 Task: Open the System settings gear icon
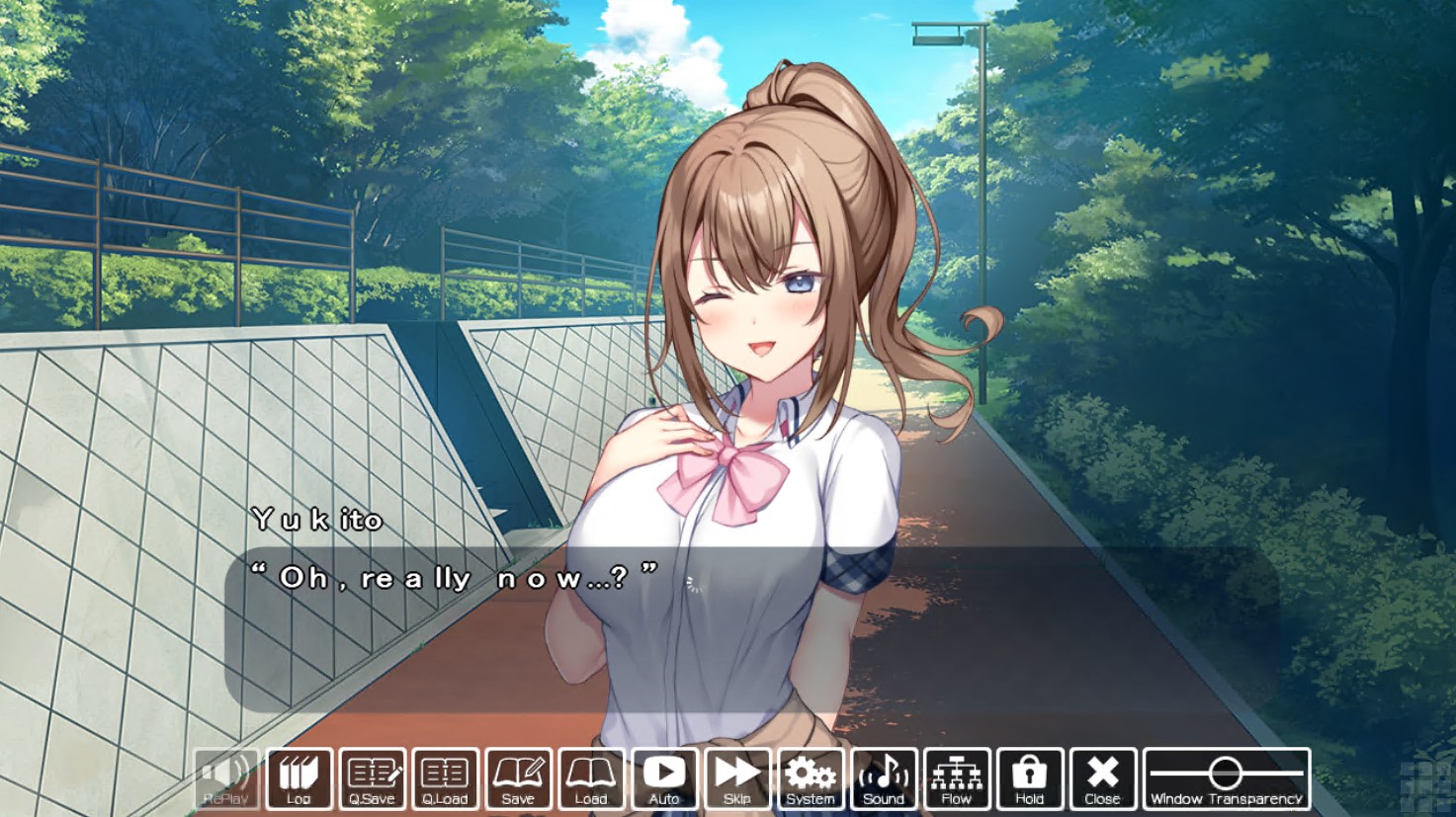[811, 778]
